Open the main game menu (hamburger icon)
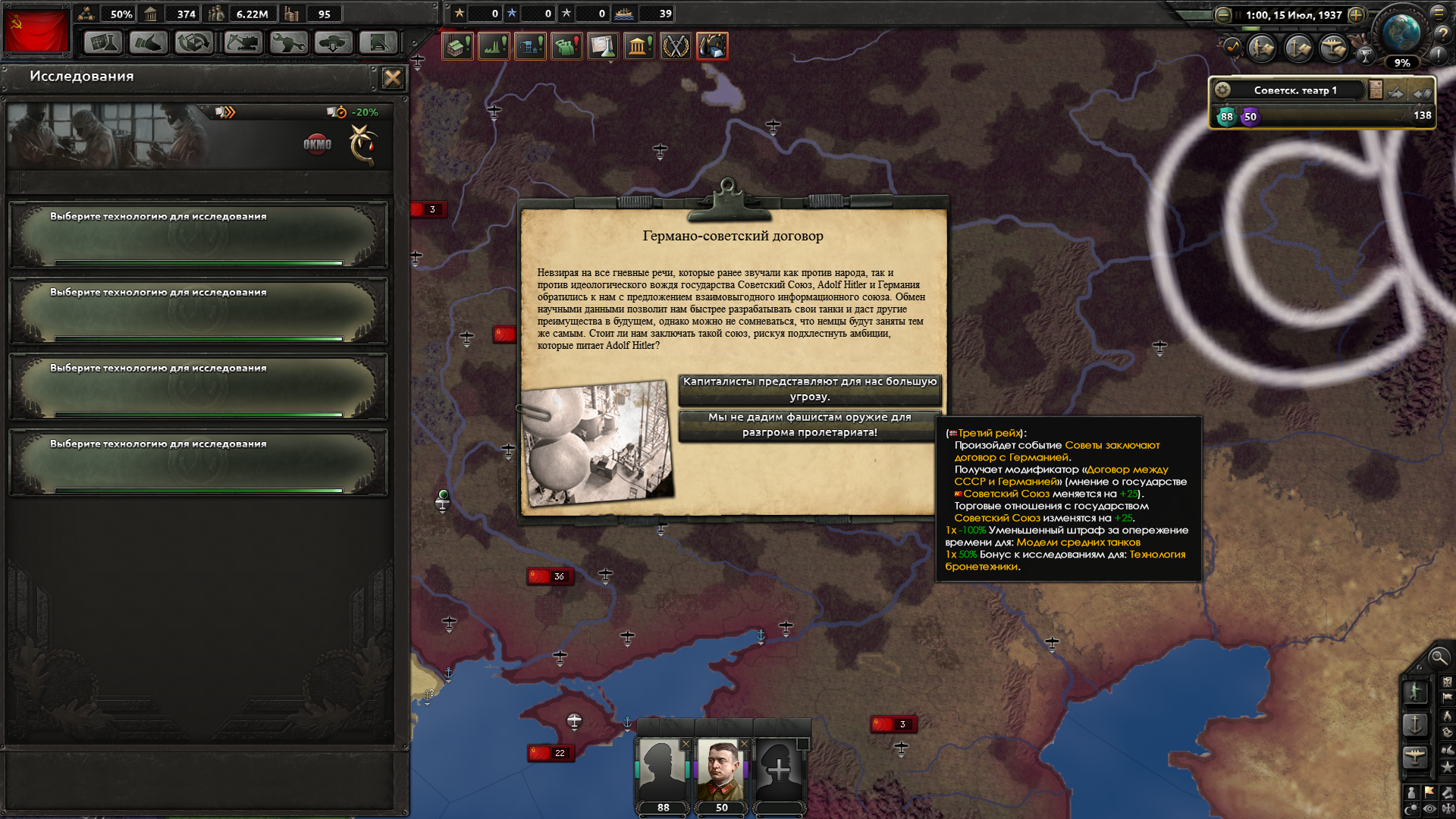Screen dimensions: 1456x819 point(1438,13)
